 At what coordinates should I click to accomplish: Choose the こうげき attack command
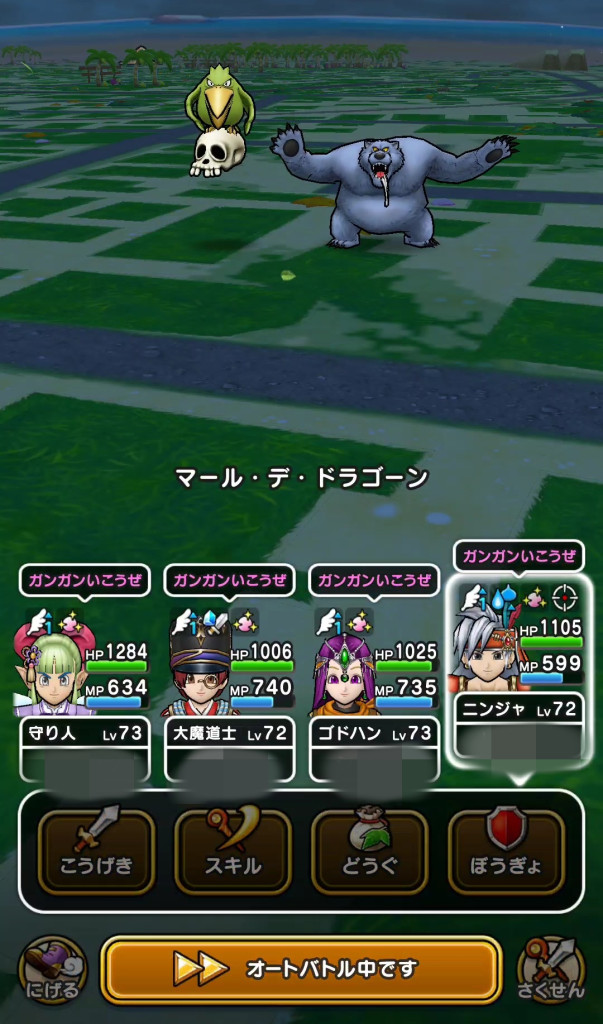[96, 851]
